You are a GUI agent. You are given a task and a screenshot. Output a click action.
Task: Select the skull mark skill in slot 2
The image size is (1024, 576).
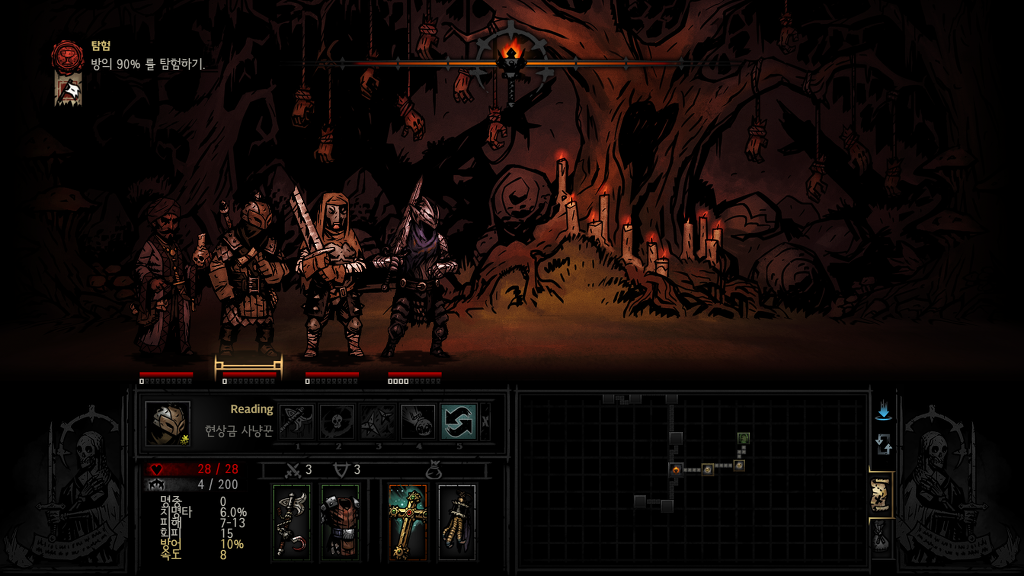point(337,421)
